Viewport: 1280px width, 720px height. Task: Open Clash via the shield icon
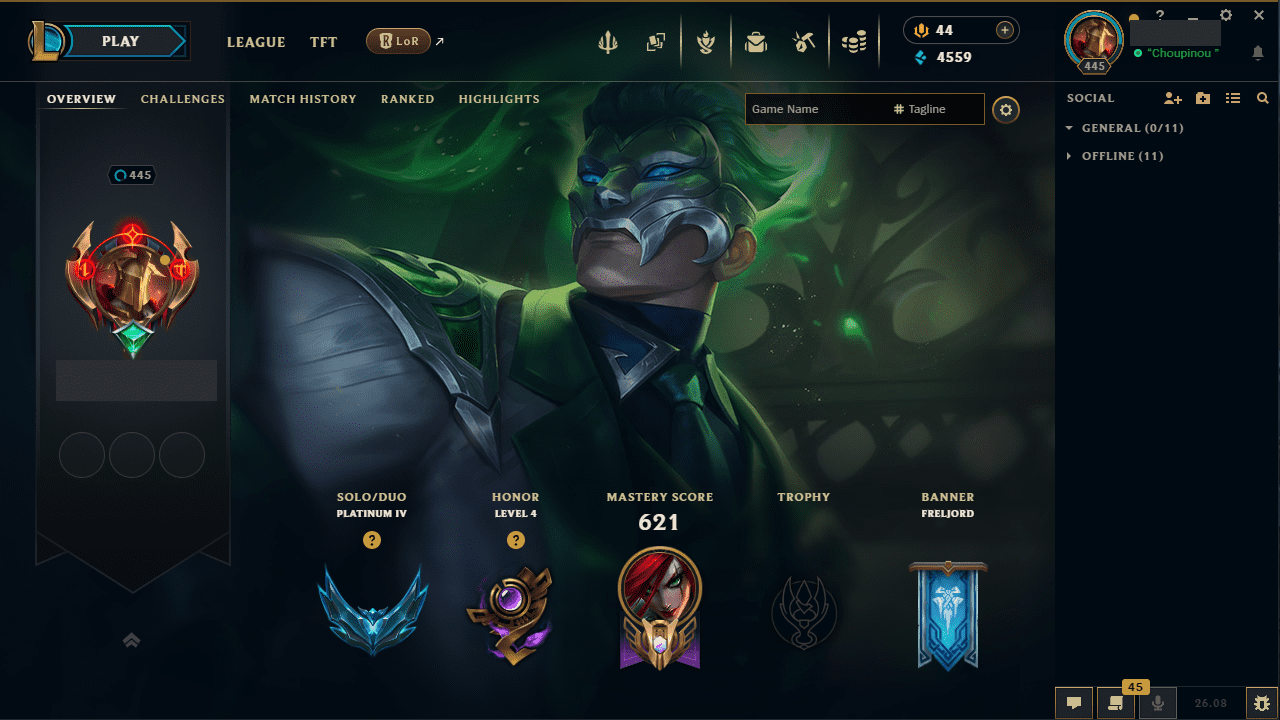pos(706,41)
